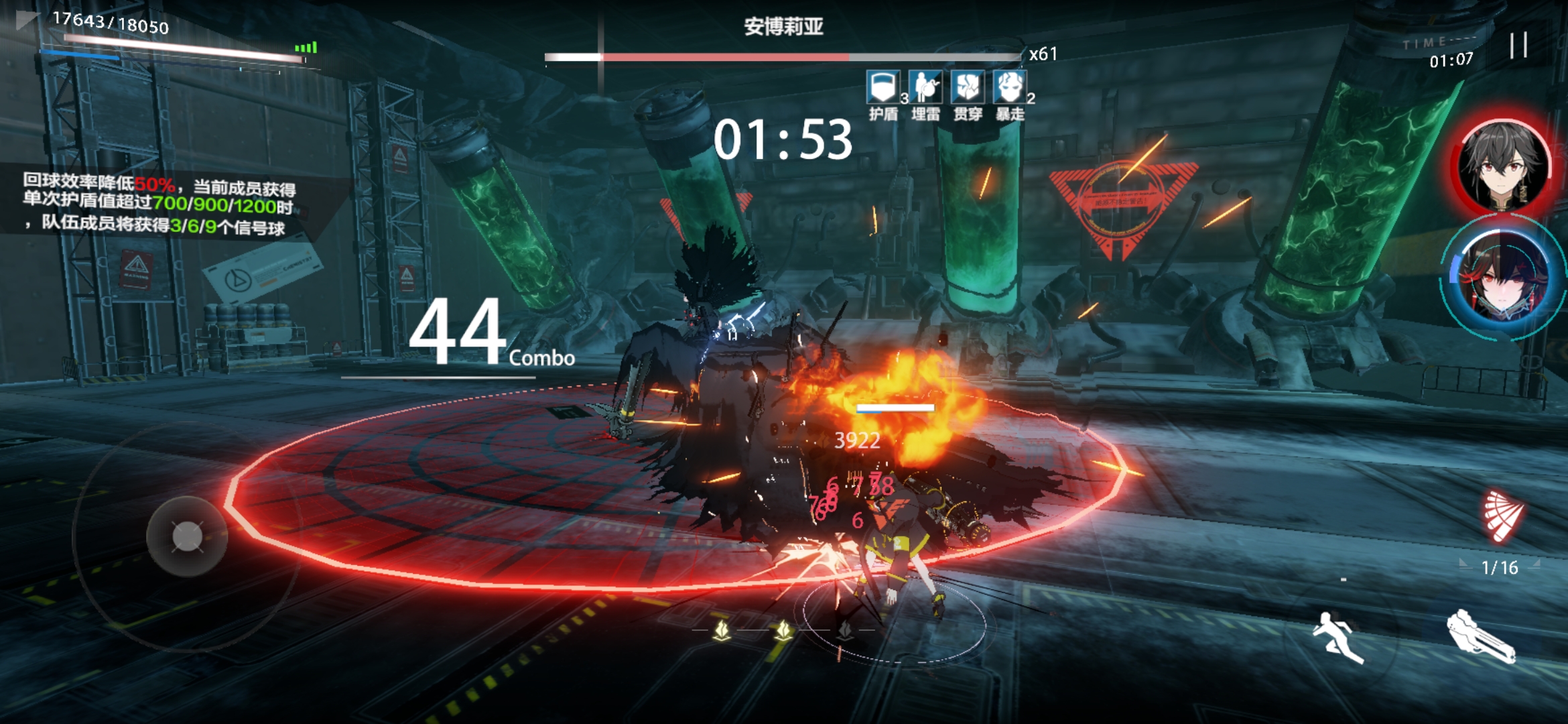Inspect the 埋雷 mine boss buff icon
1568x724 pixels.
tap(925, 87)
